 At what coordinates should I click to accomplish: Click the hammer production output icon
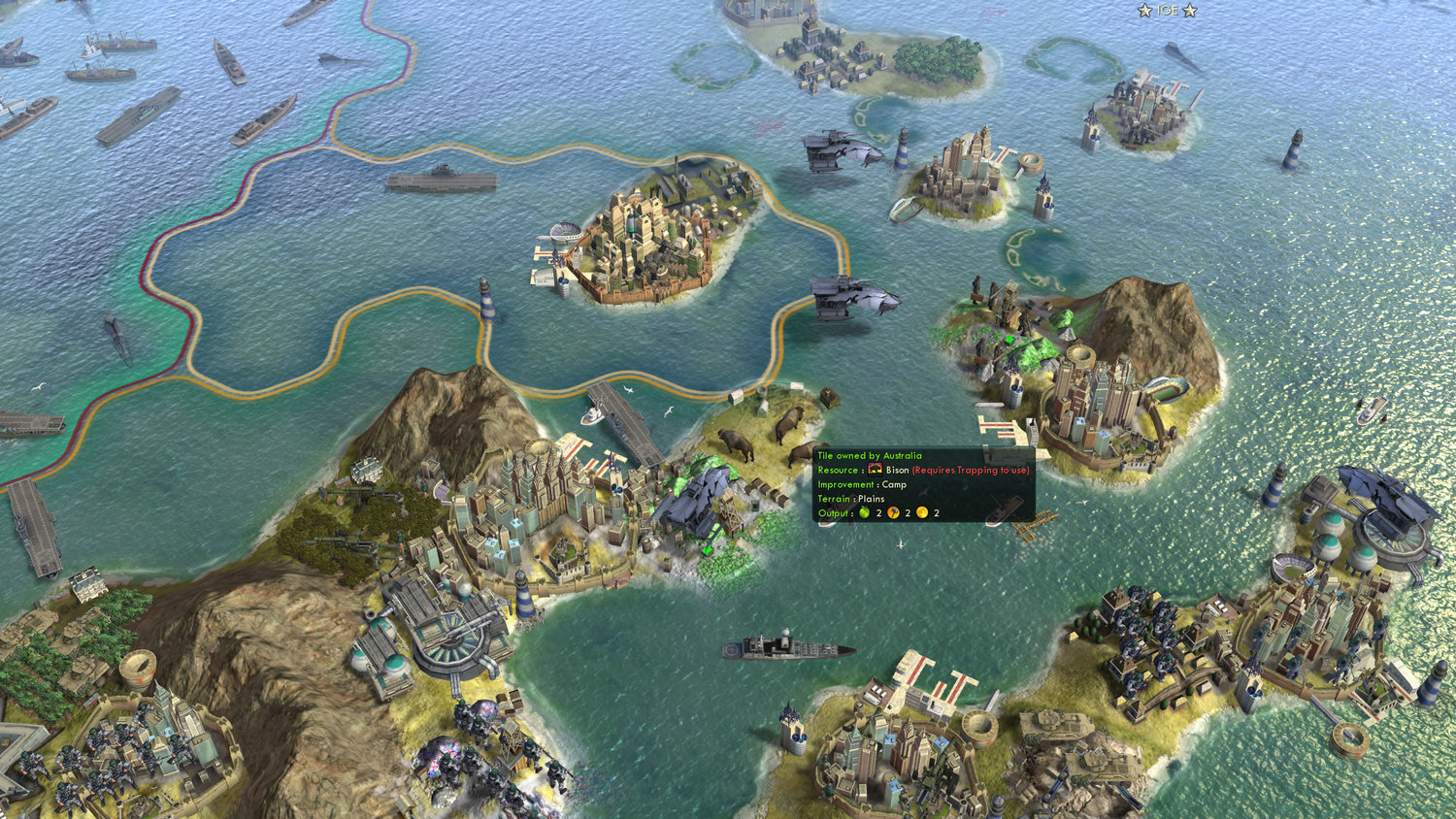[x=894, y=511]
